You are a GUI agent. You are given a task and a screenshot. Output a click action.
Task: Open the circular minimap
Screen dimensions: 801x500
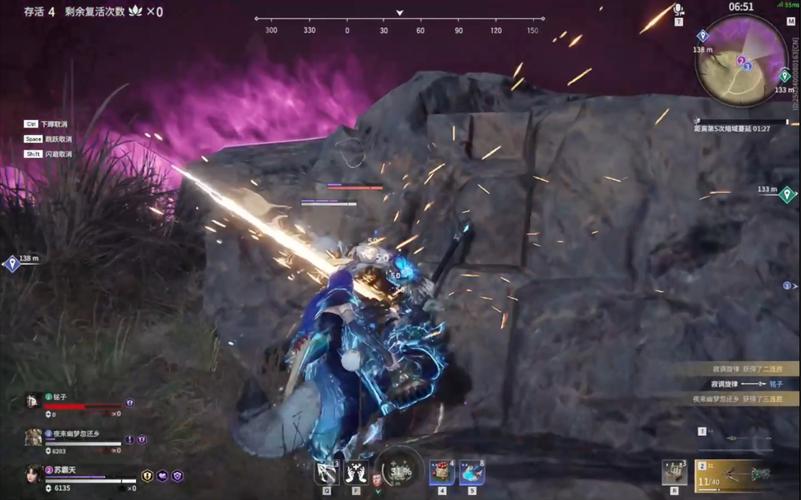coord(741,59)
